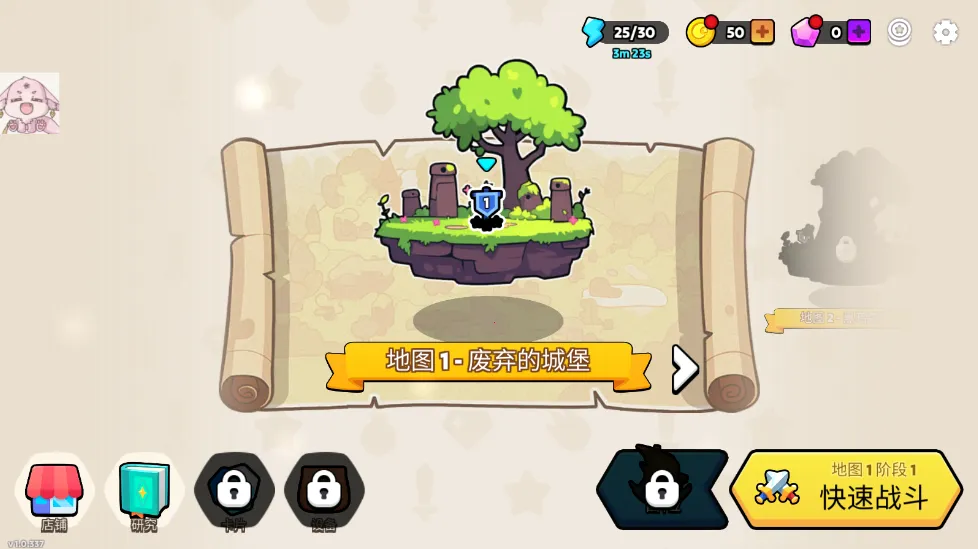Viewport: 978px width, 549px height.
Task: Click the pink character avatar
Action: point(29,104)
